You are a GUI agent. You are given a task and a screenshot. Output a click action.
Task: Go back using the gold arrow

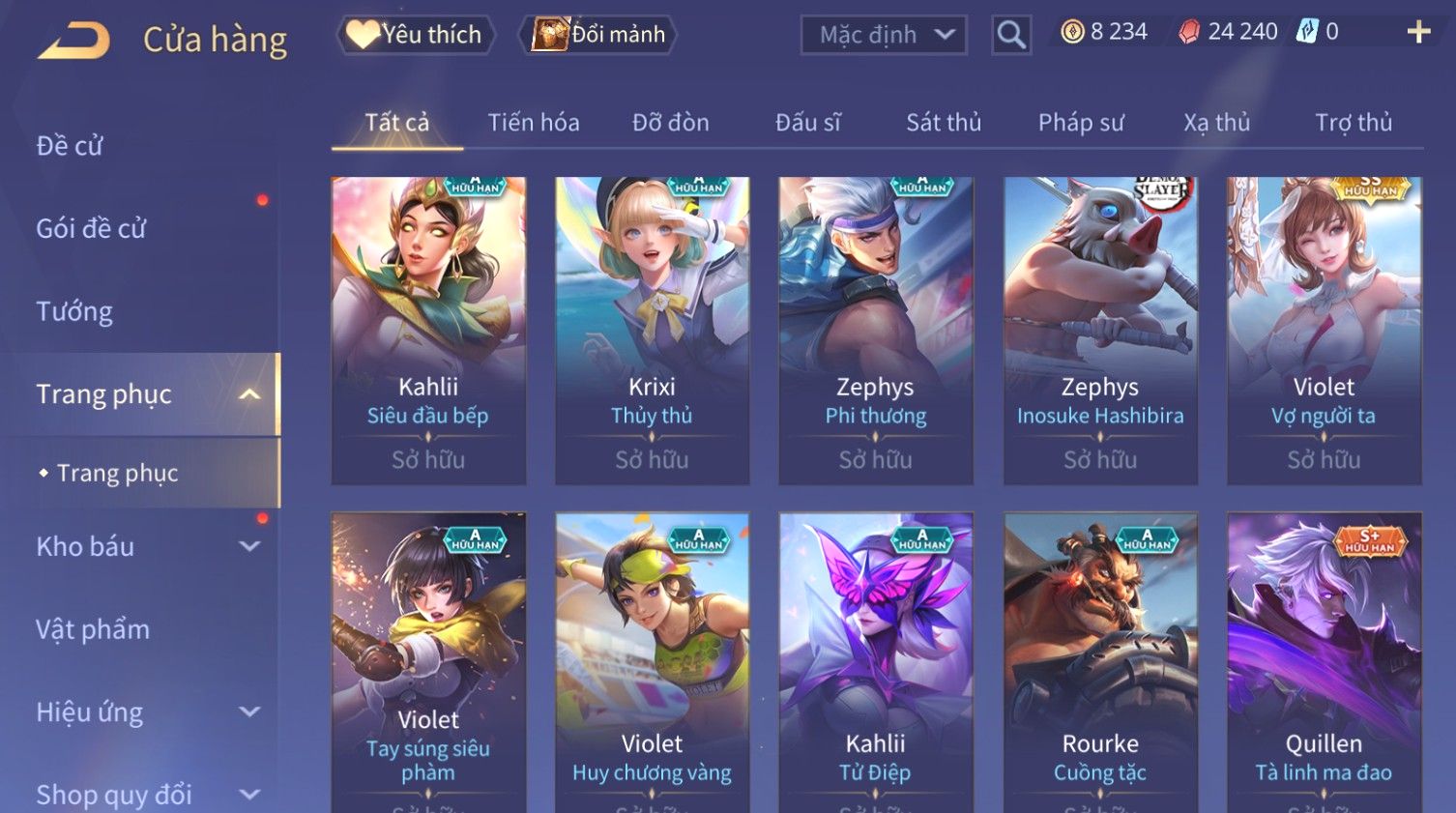[73, 41]
